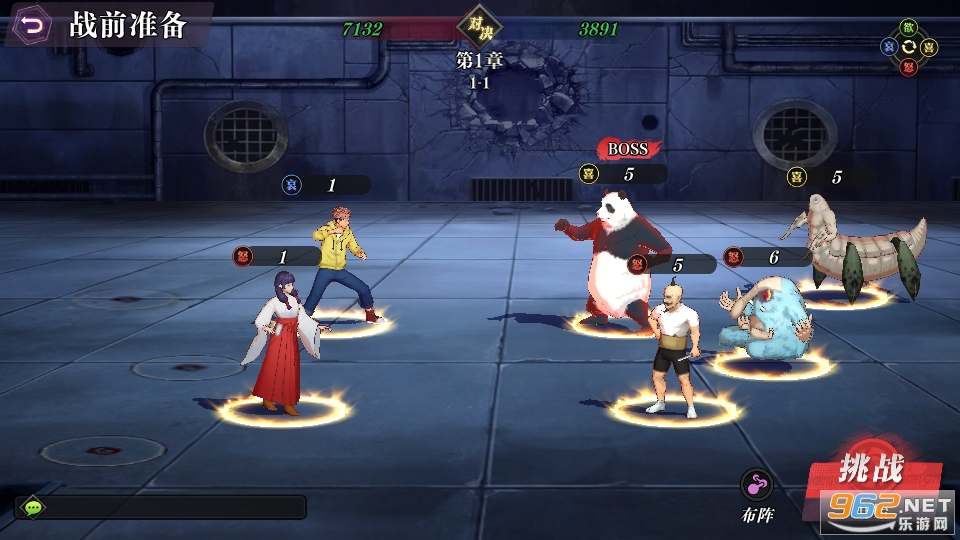Select the shrine maiden in red hakama

(281, 341)
